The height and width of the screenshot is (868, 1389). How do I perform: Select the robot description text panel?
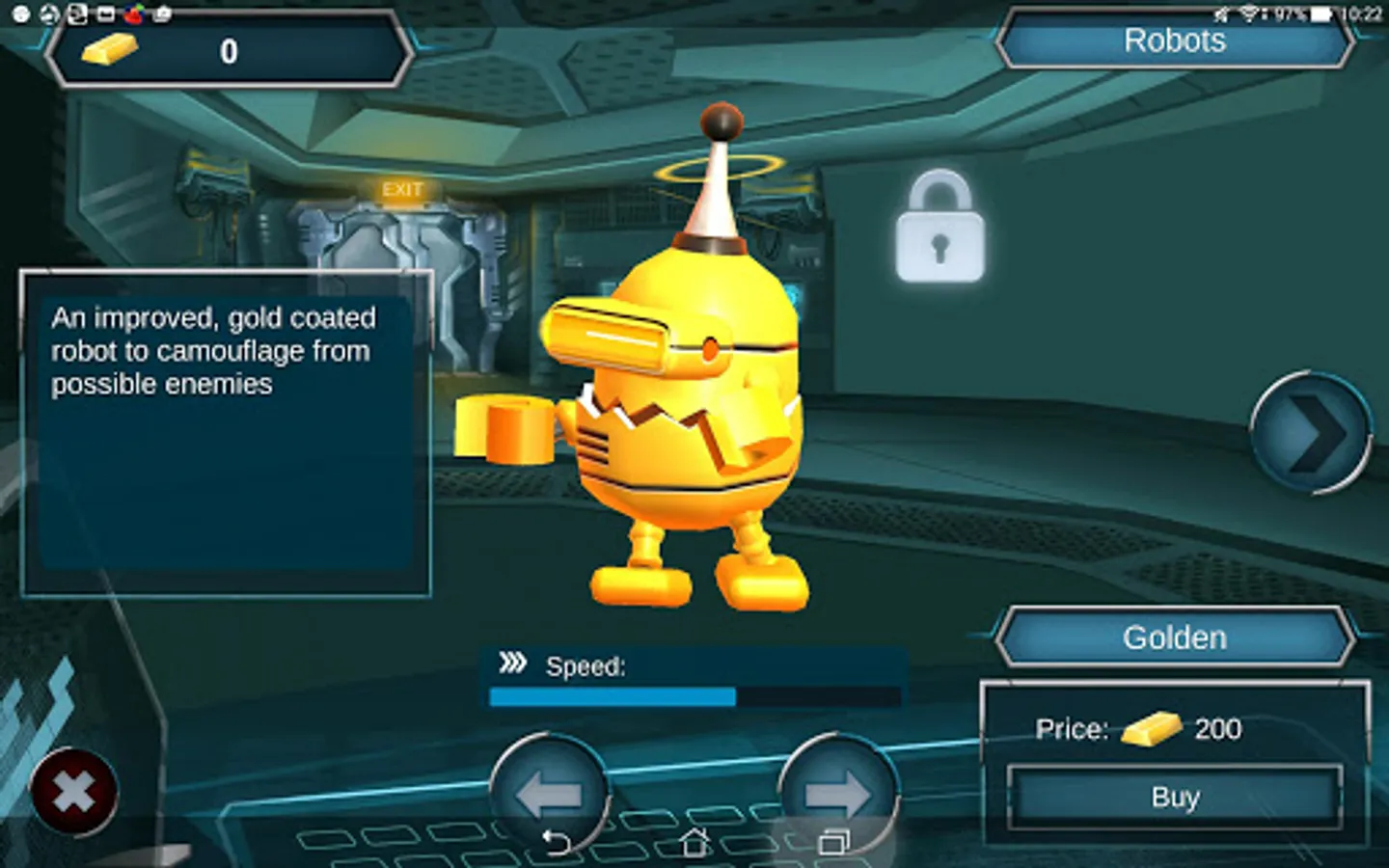point(226,434)
